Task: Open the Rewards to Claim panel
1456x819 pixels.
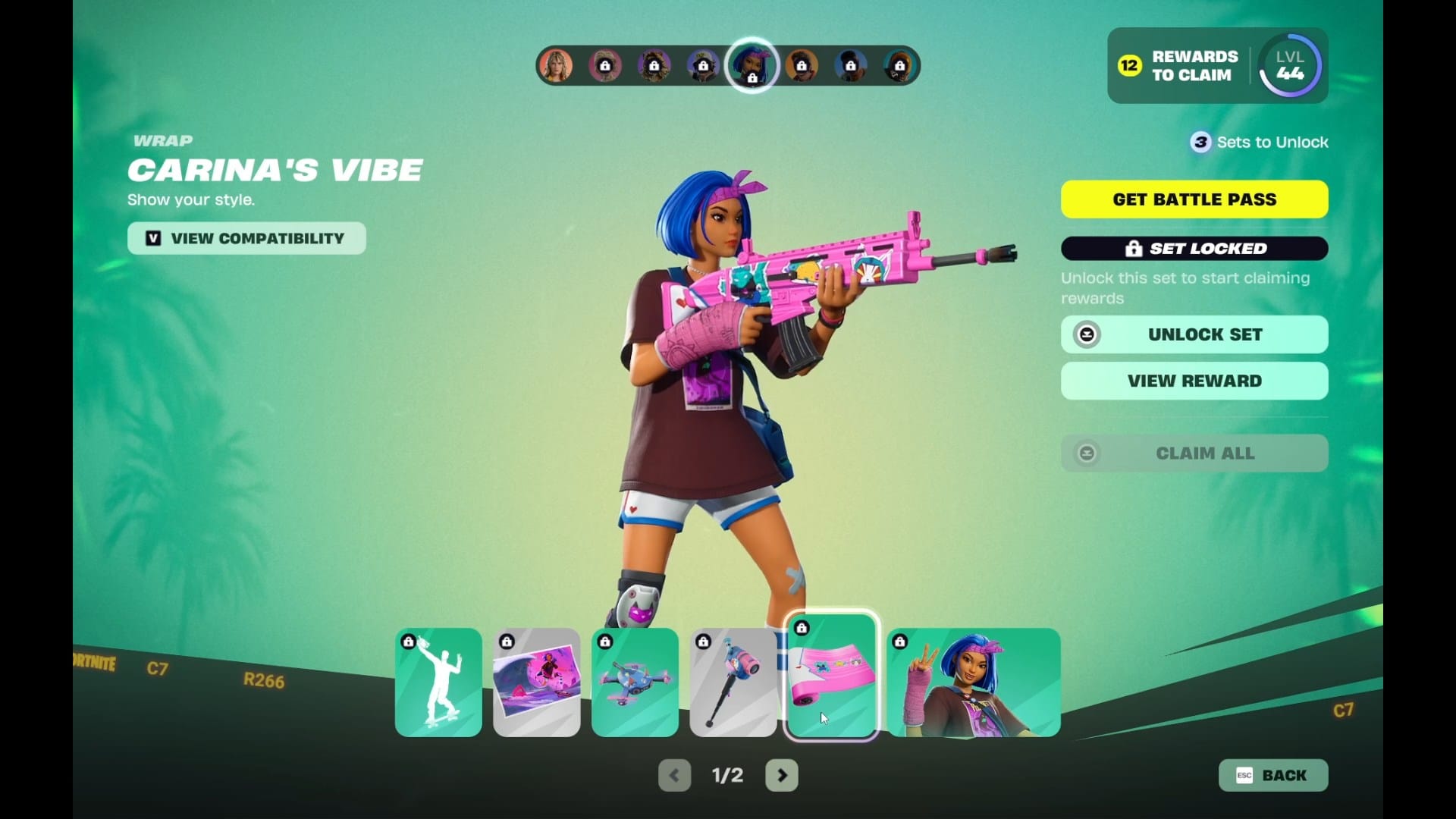Action: [x=1179, y=66]
